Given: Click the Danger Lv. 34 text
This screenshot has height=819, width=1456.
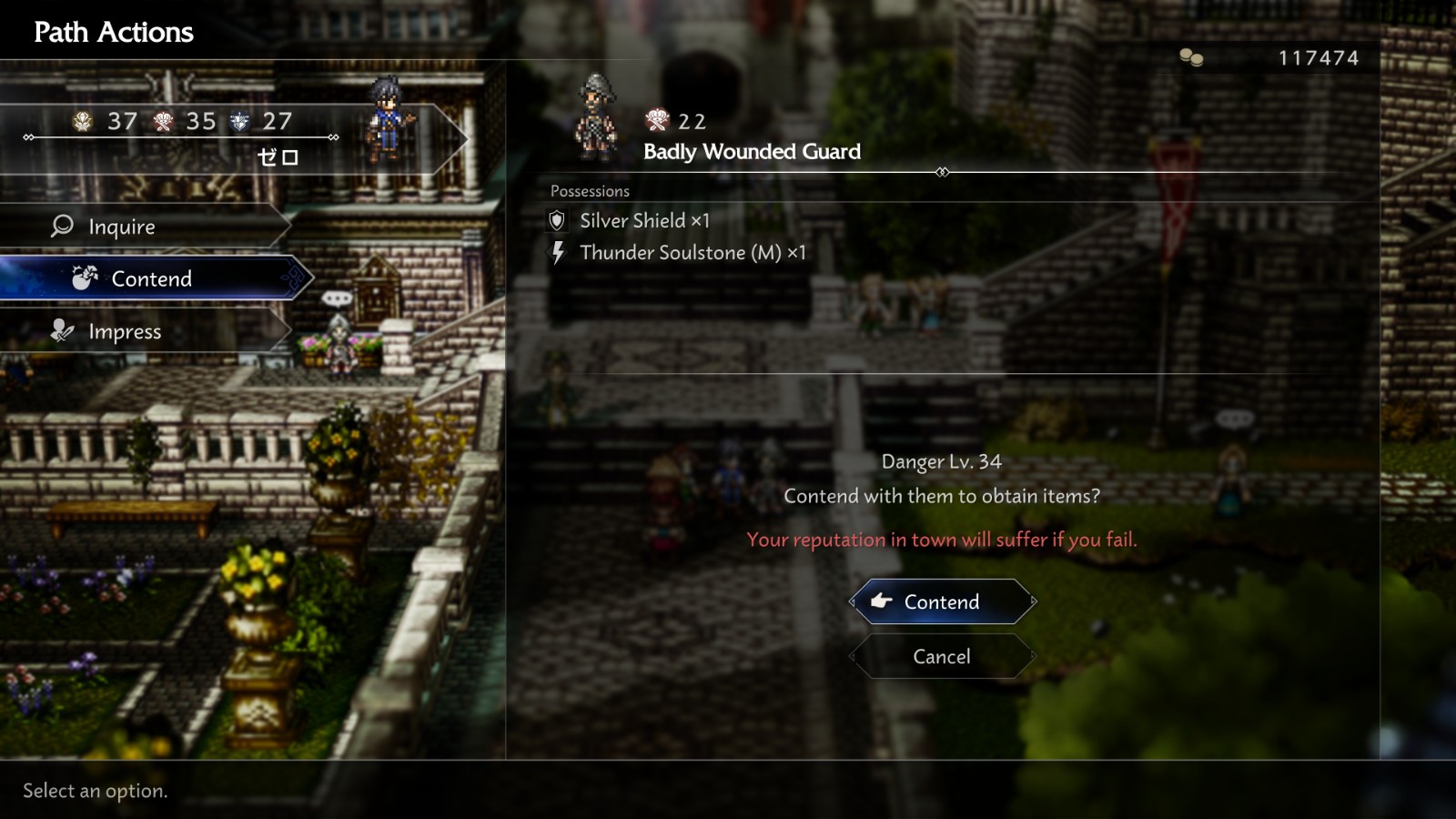Looking at the screenshot, I should point(941,461).
